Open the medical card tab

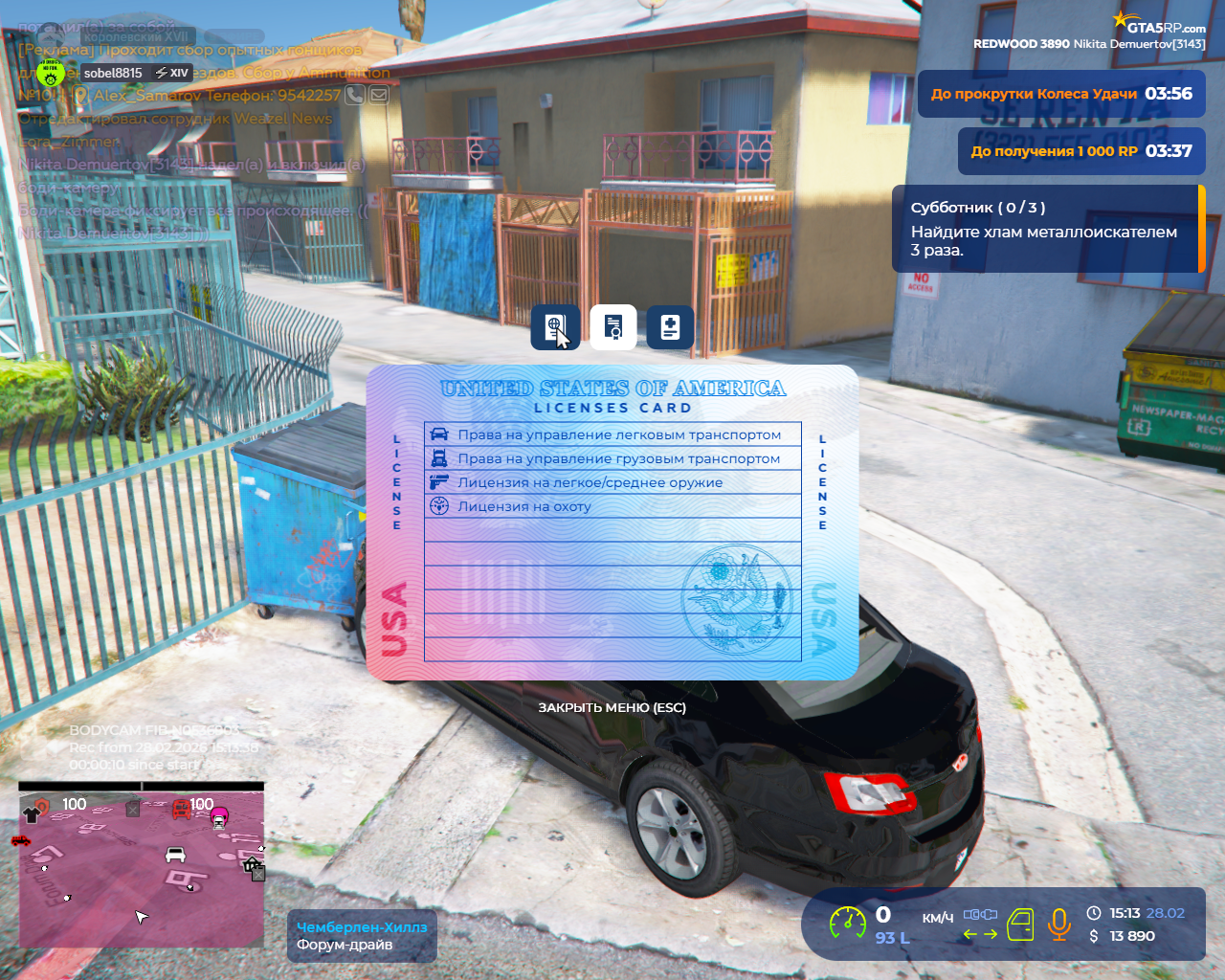[670, 327]
